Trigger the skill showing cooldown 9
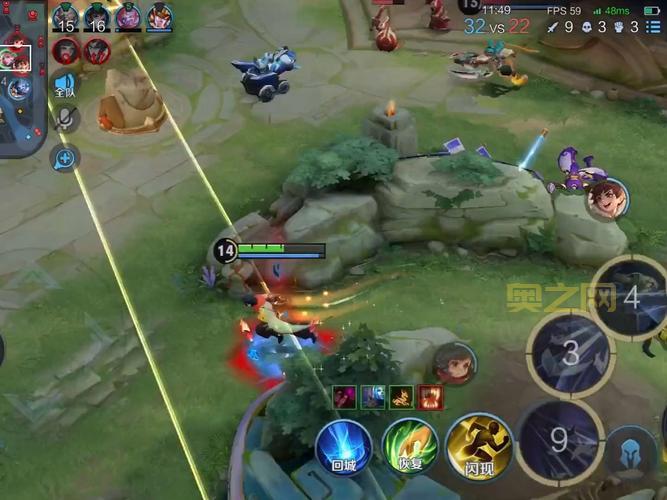 point(559,440)
